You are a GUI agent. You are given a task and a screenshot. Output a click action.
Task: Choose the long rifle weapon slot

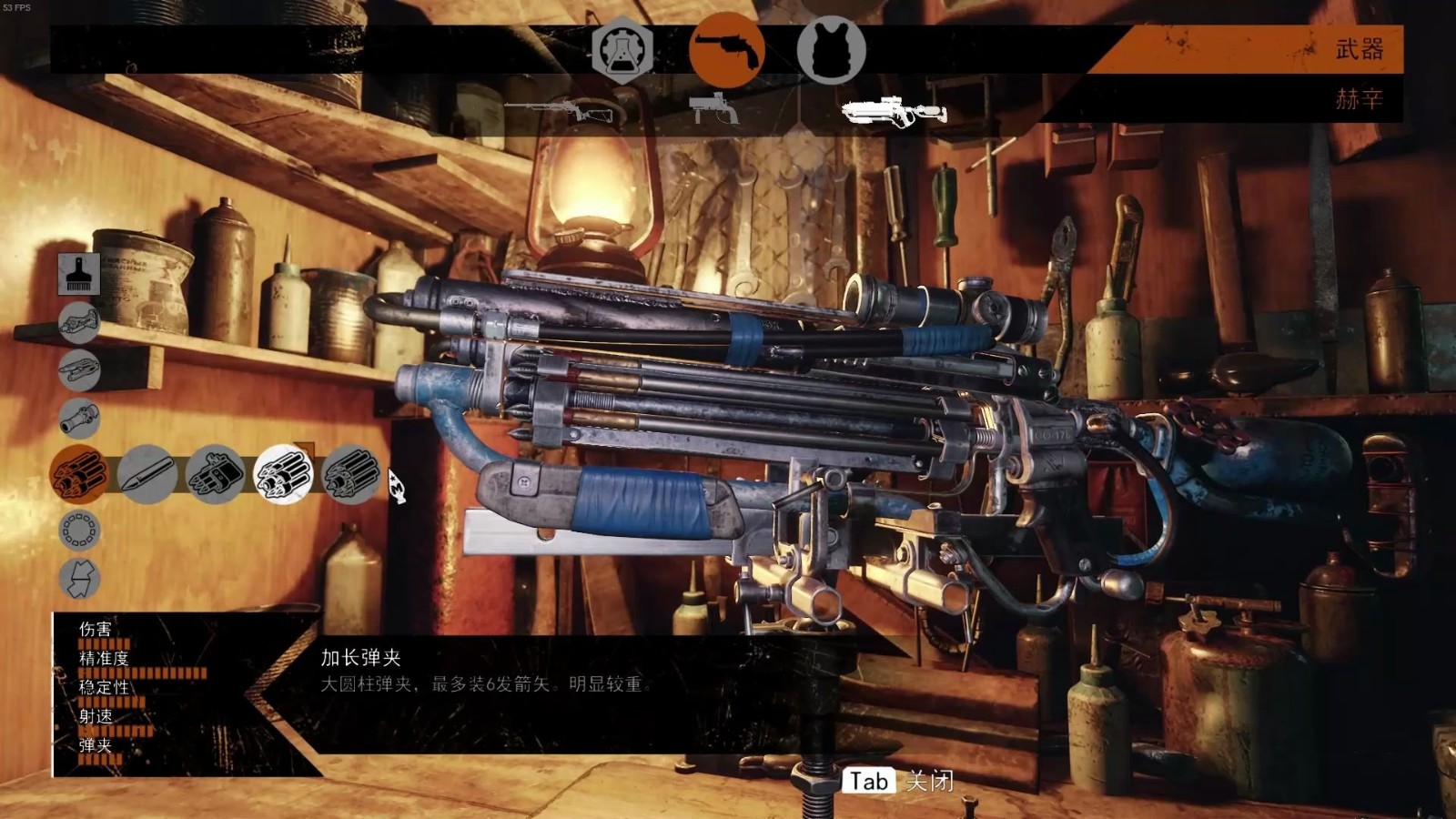point(564,110)
